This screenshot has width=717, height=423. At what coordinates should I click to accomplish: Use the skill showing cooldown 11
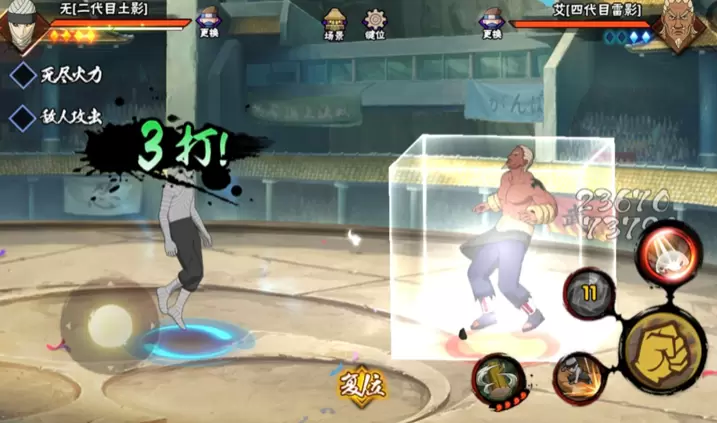click(588, 294)
